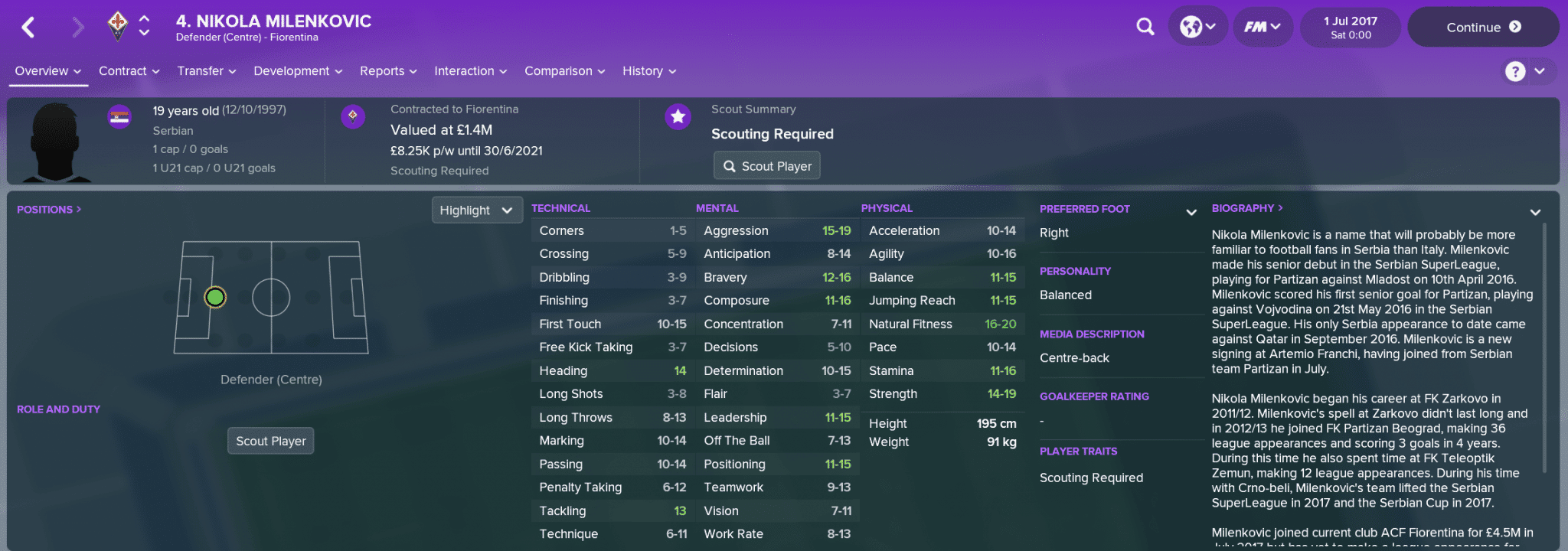This screenshot has width=1568, height=551.
Task: Open the History menu
Action: click(x=648, y=71)
